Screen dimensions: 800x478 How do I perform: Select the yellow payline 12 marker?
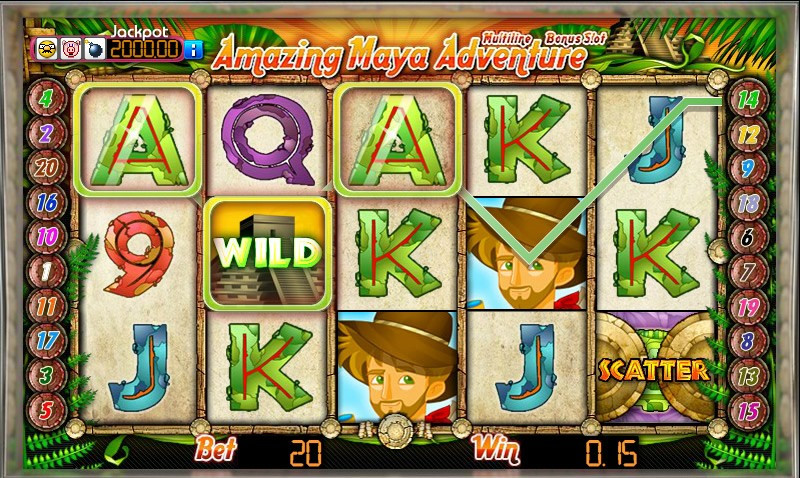click(x=746, y=132)
